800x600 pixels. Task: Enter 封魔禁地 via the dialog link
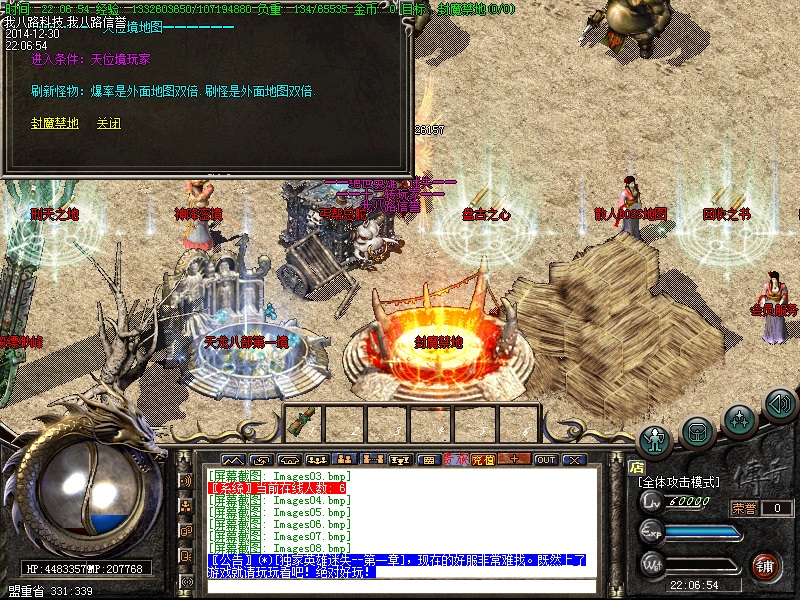(x=55, y=124)
